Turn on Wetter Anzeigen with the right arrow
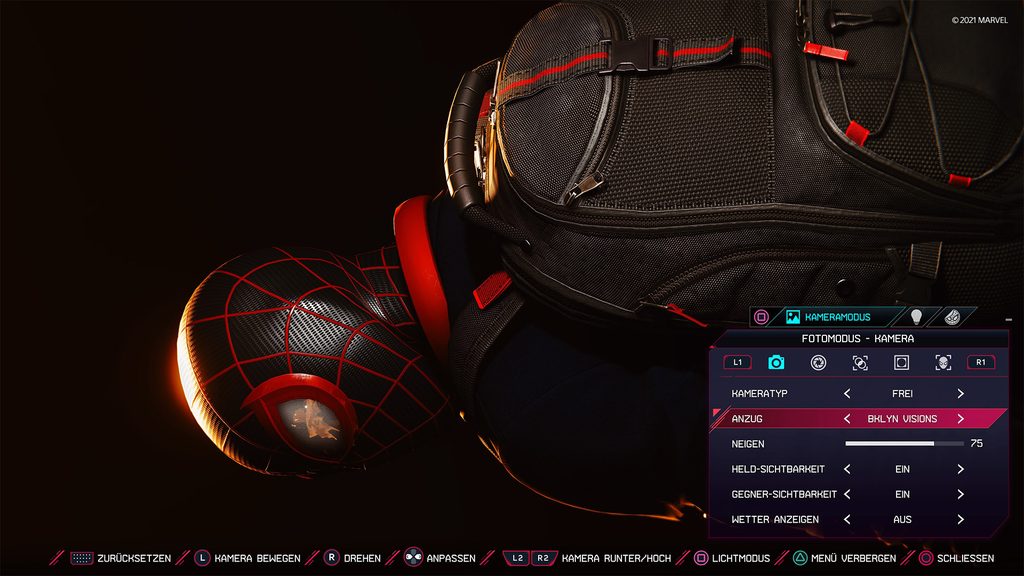 tap(960, 519)
